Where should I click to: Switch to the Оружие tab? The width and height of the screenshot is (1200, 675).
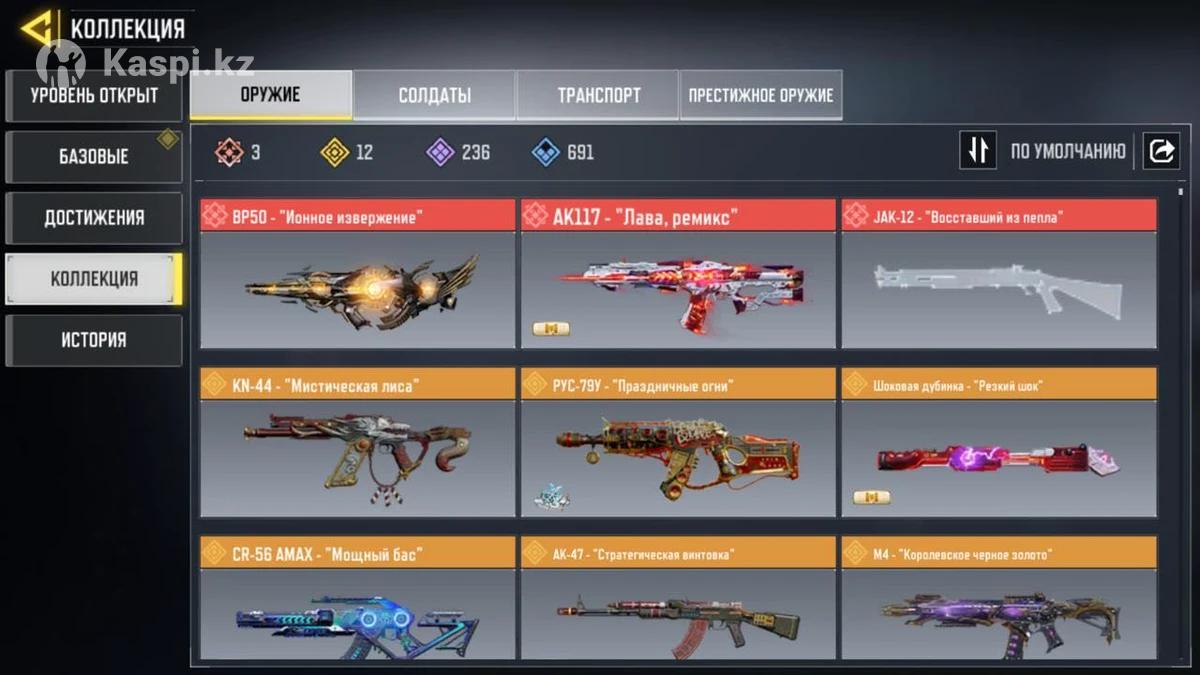tap(271, 95)
